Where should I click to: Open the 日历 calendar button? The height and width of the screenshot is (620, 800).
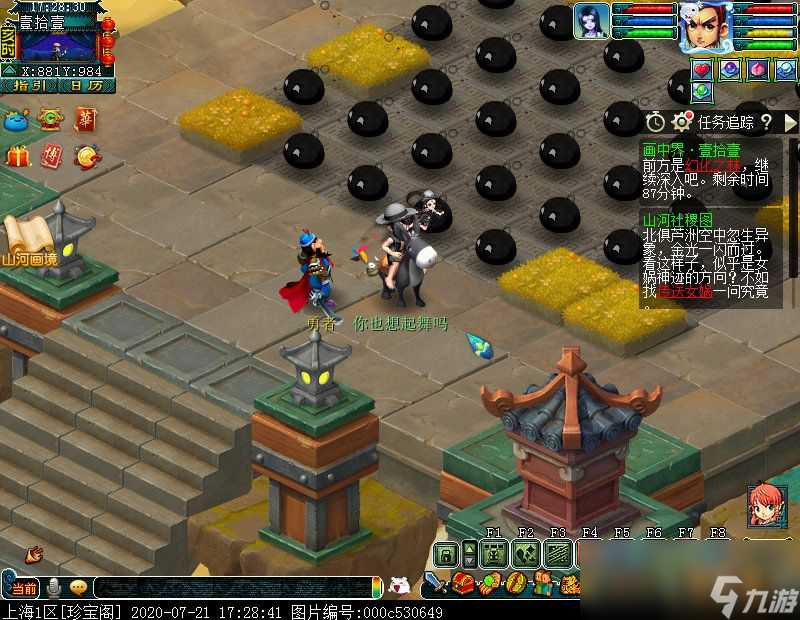pos(87,86)
